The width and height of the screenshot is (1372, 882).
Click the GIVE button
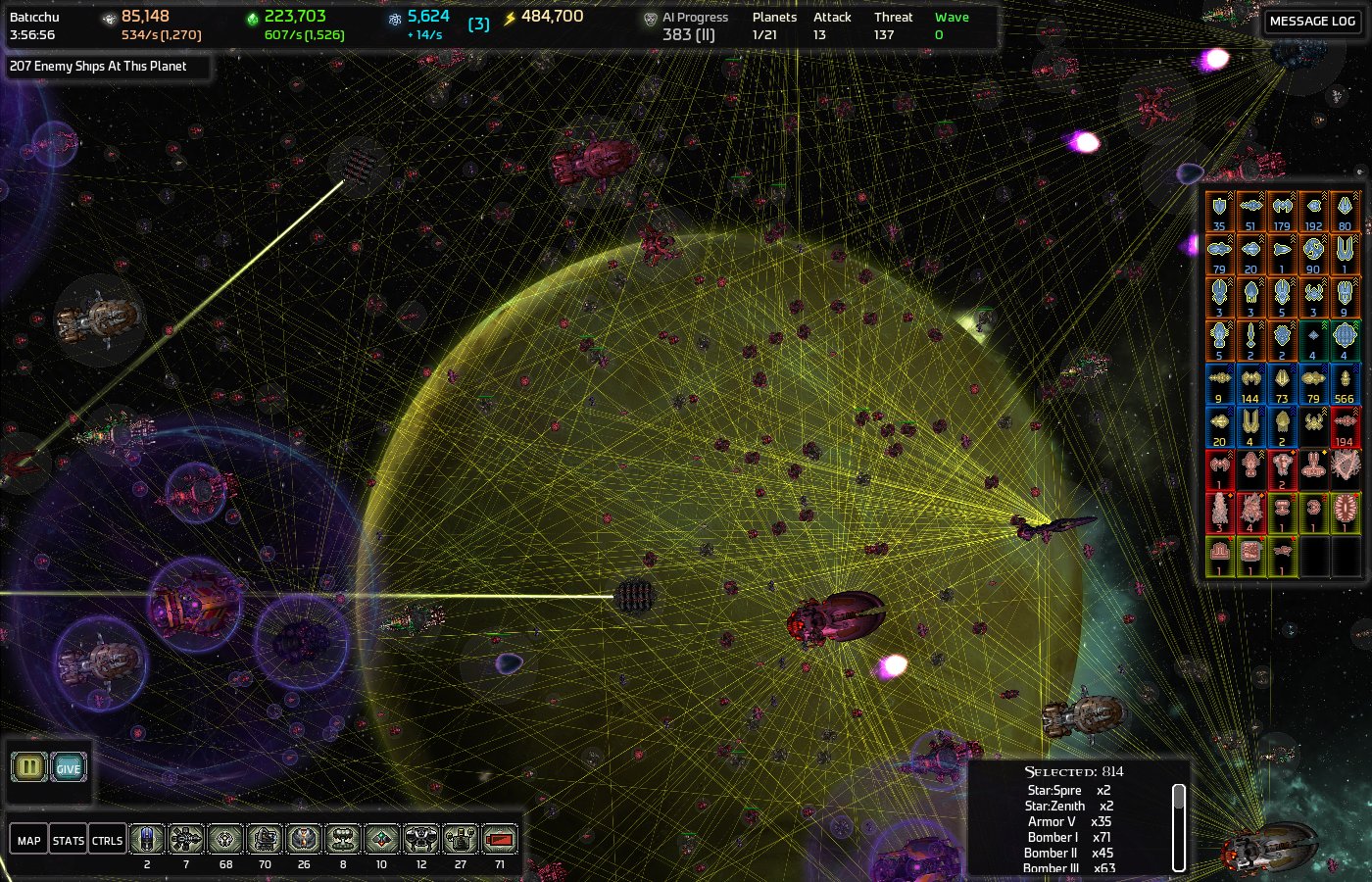coord(69,767)
